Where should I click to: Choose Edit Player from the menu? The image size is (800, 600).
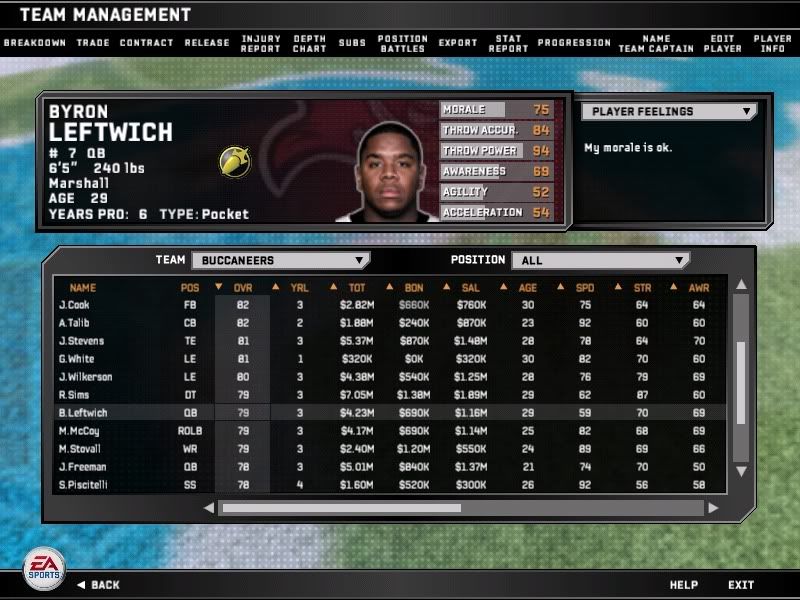pyautogui.click(x=722, y=43)
